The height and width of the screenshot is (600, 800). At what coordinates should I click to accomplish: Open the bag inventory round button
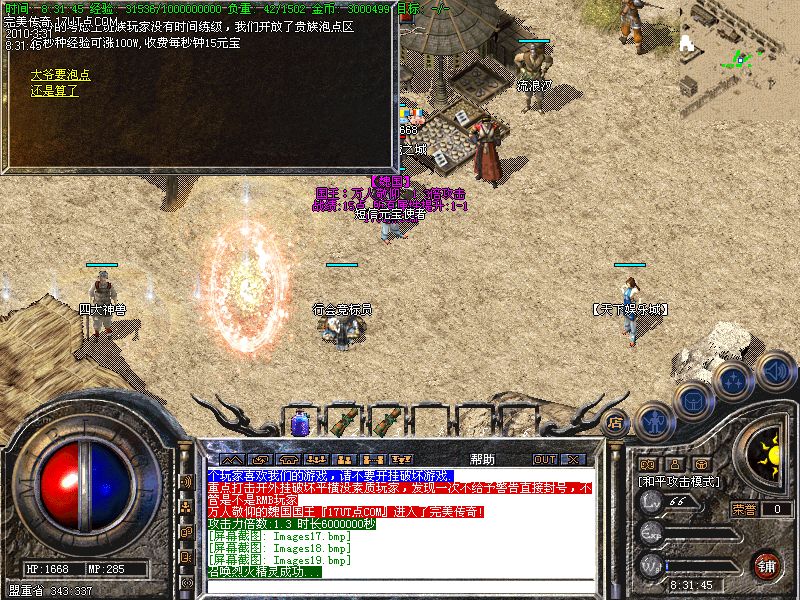[x=692, y=398]
